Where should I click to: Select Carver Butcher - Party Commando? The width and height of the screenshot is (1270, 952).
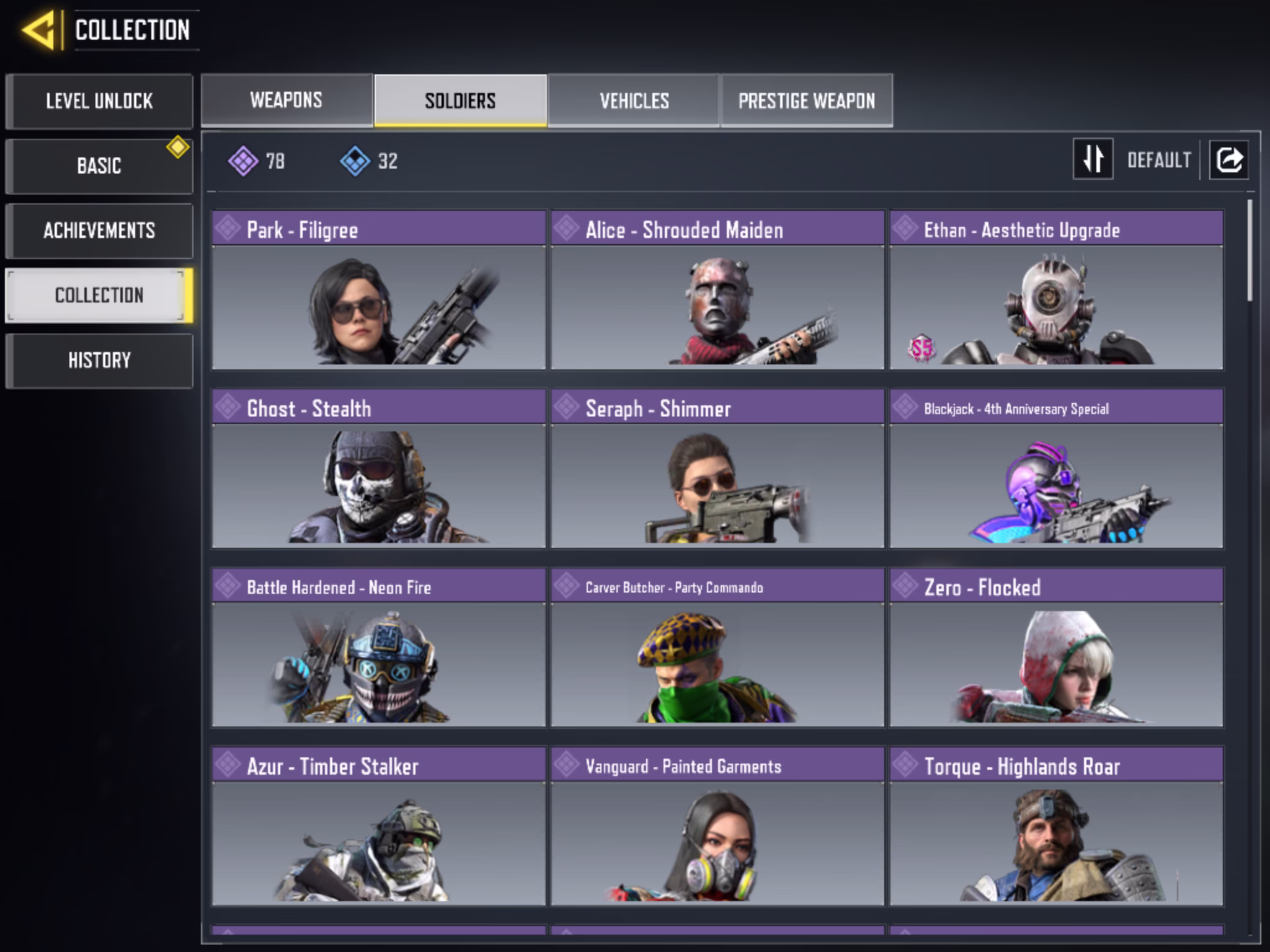717,647
